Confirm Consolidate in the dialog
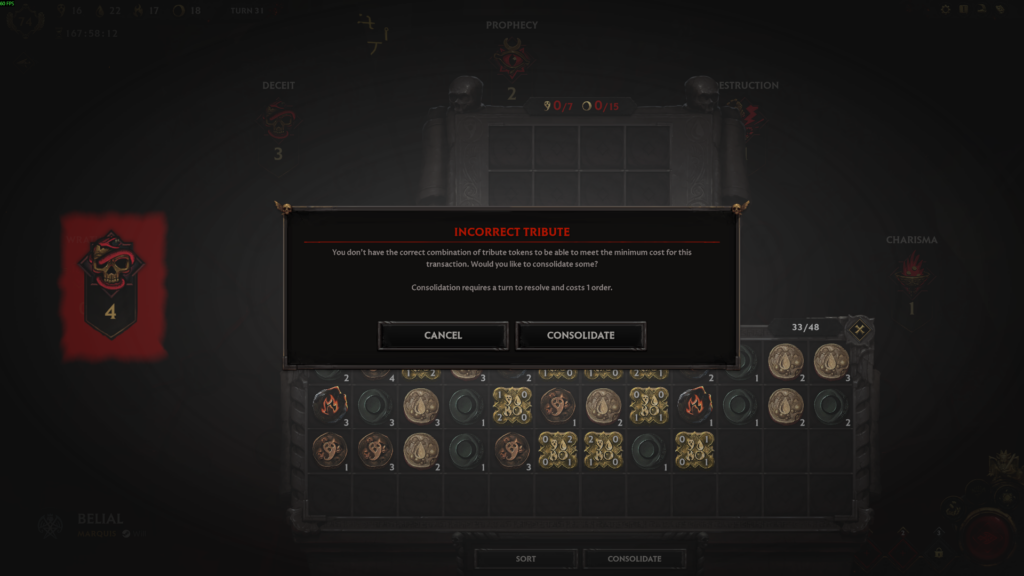1024x576 pixels. [580, 335]
